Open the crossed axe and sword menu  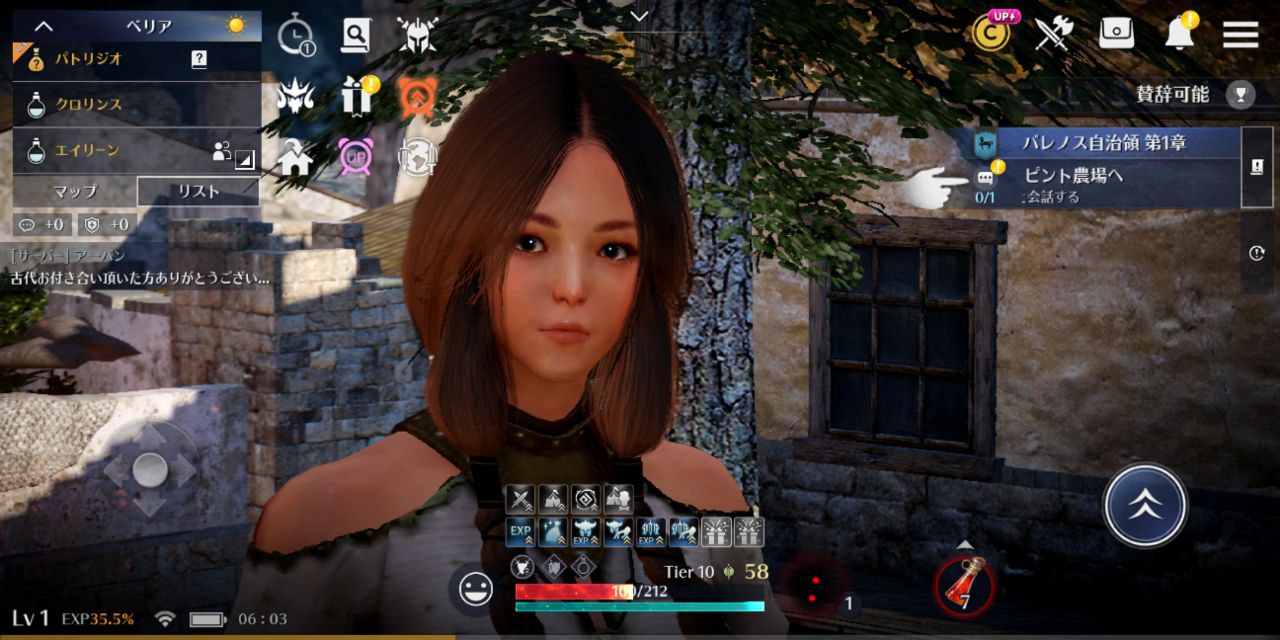1053,34
